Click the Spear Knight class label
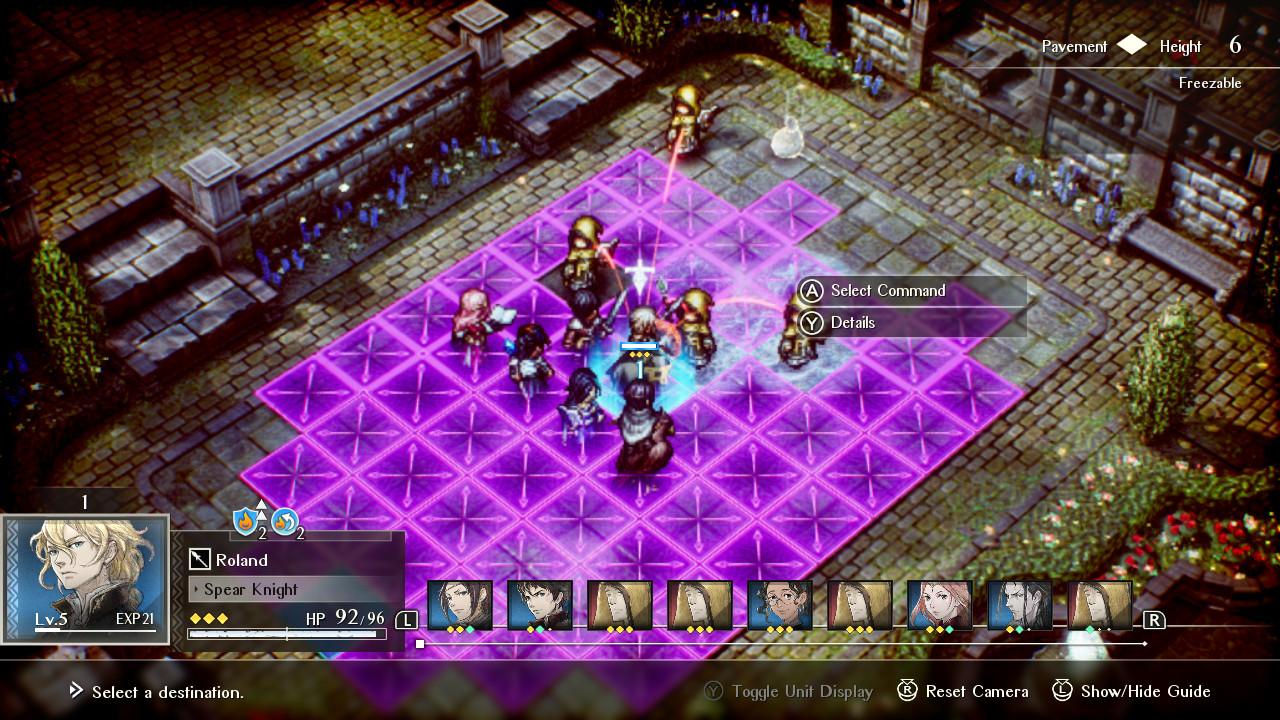The image size is (1280, 720). tap(250, 589)
